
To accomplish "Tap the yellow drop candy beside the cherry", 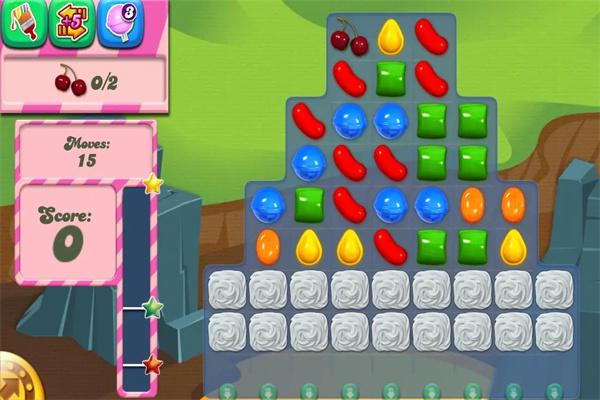I will click(391, 37).
